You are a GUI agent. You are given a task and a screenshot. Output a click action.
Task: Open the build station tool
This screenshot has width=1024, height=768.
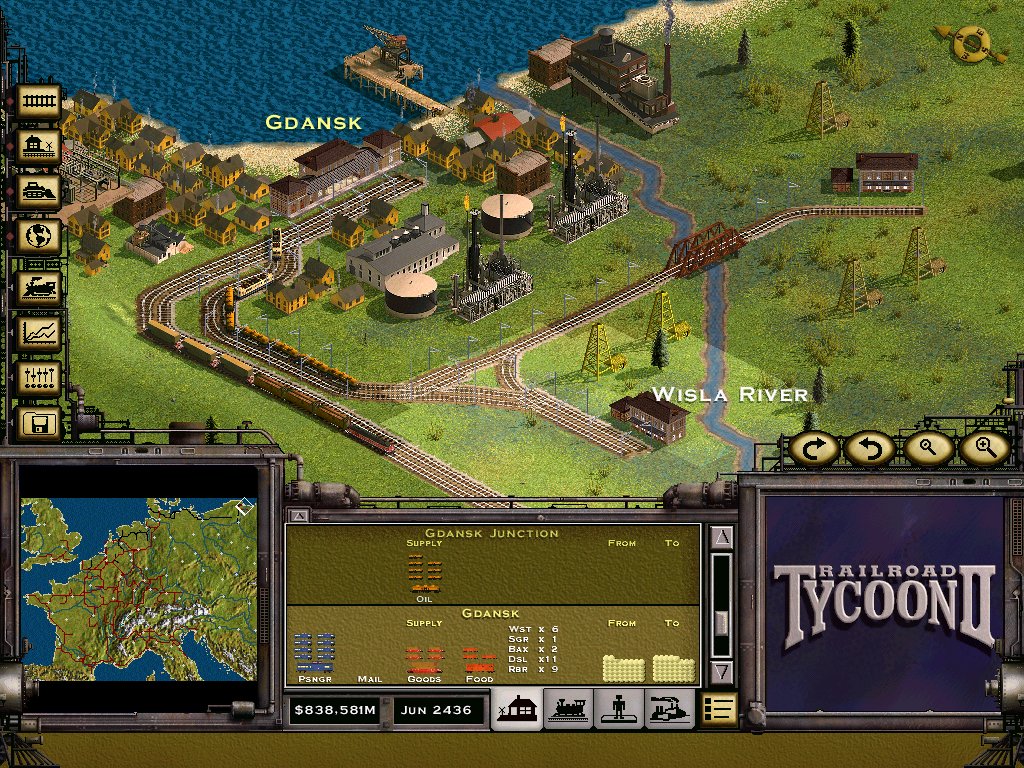pyautogui.click(x=40, y=146)
